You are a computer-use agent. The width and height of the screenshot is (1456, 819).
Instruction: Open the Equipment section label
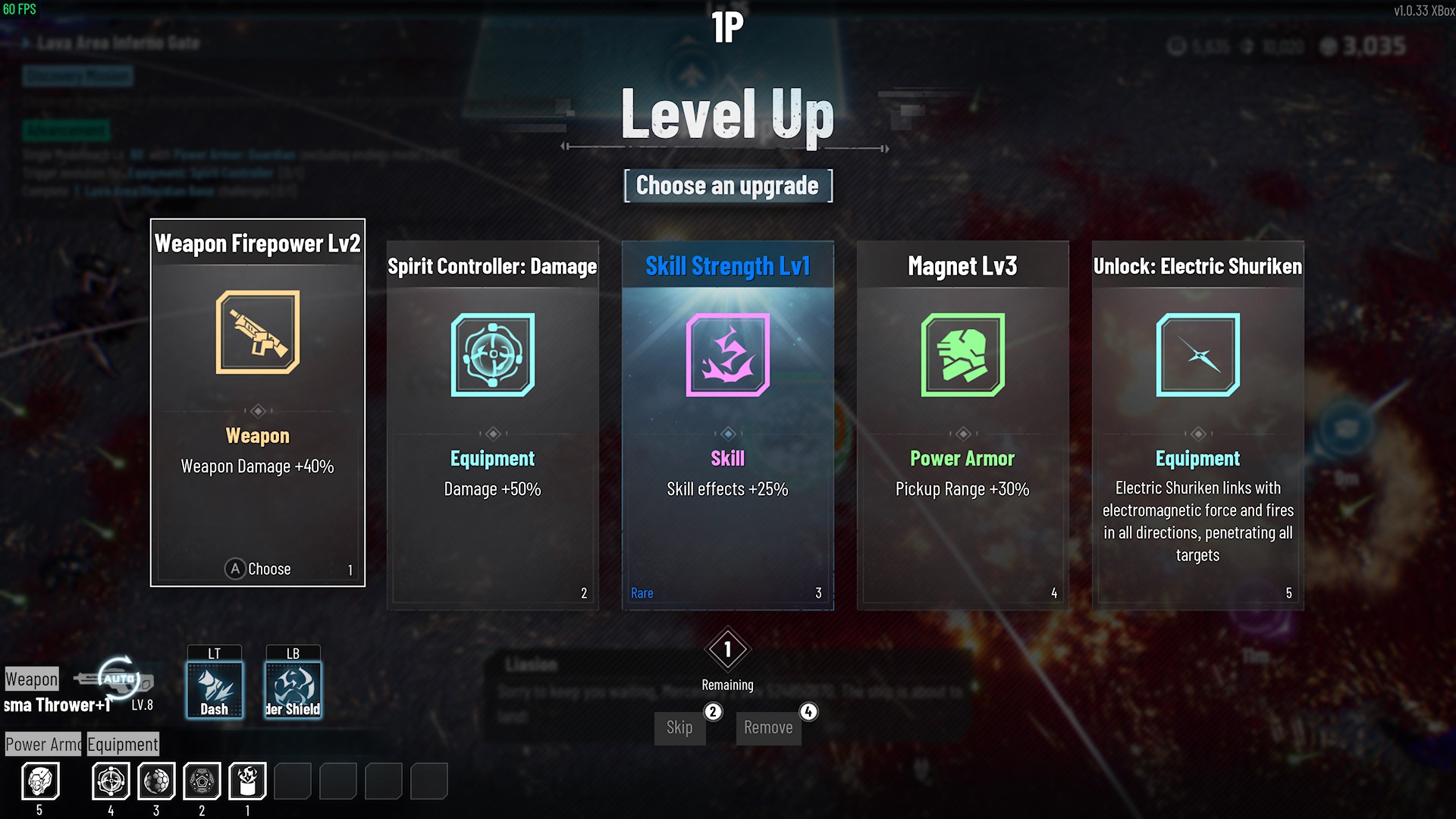123,744
